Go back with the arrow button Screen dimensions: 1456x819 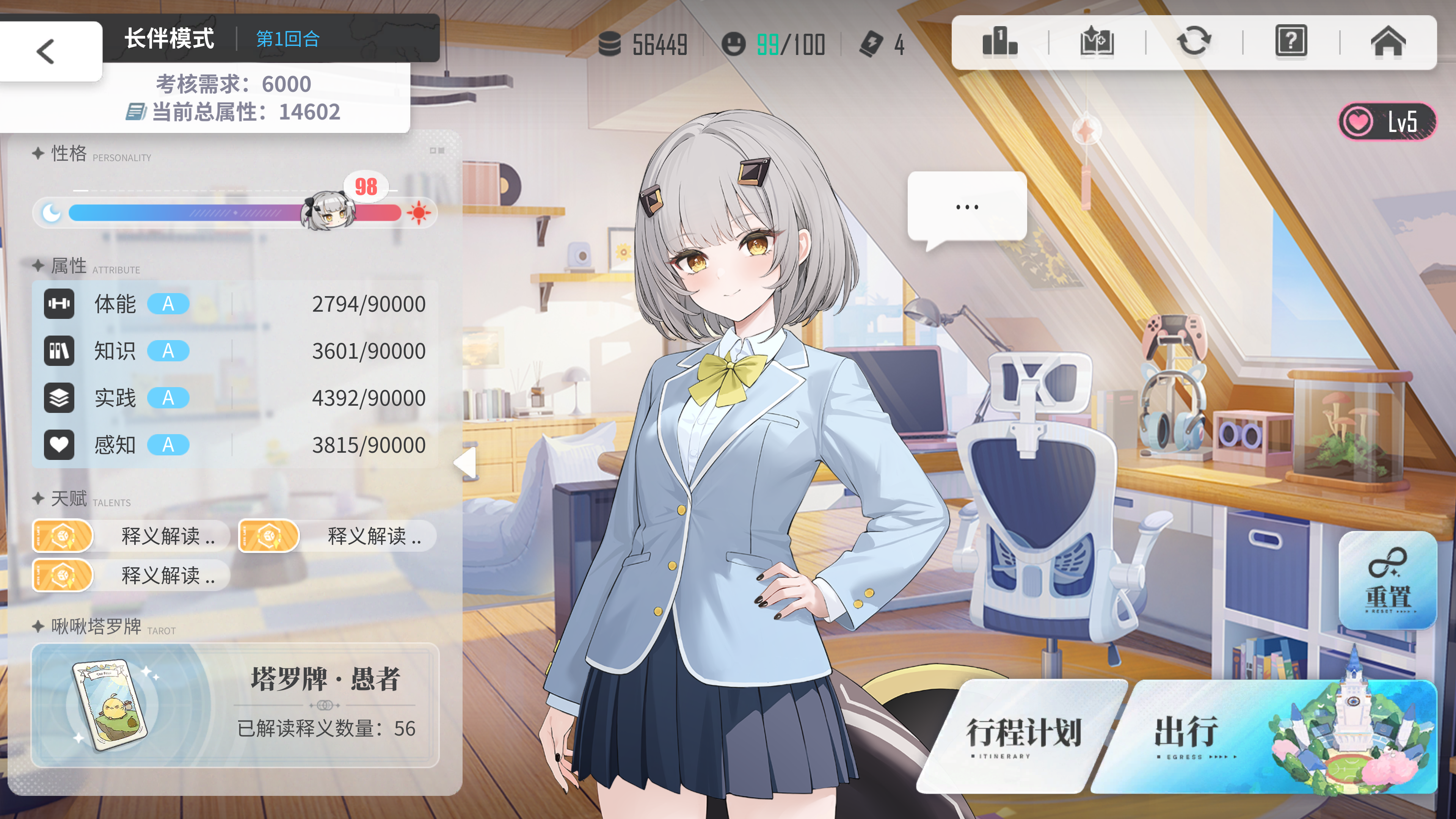coord(46,52)
